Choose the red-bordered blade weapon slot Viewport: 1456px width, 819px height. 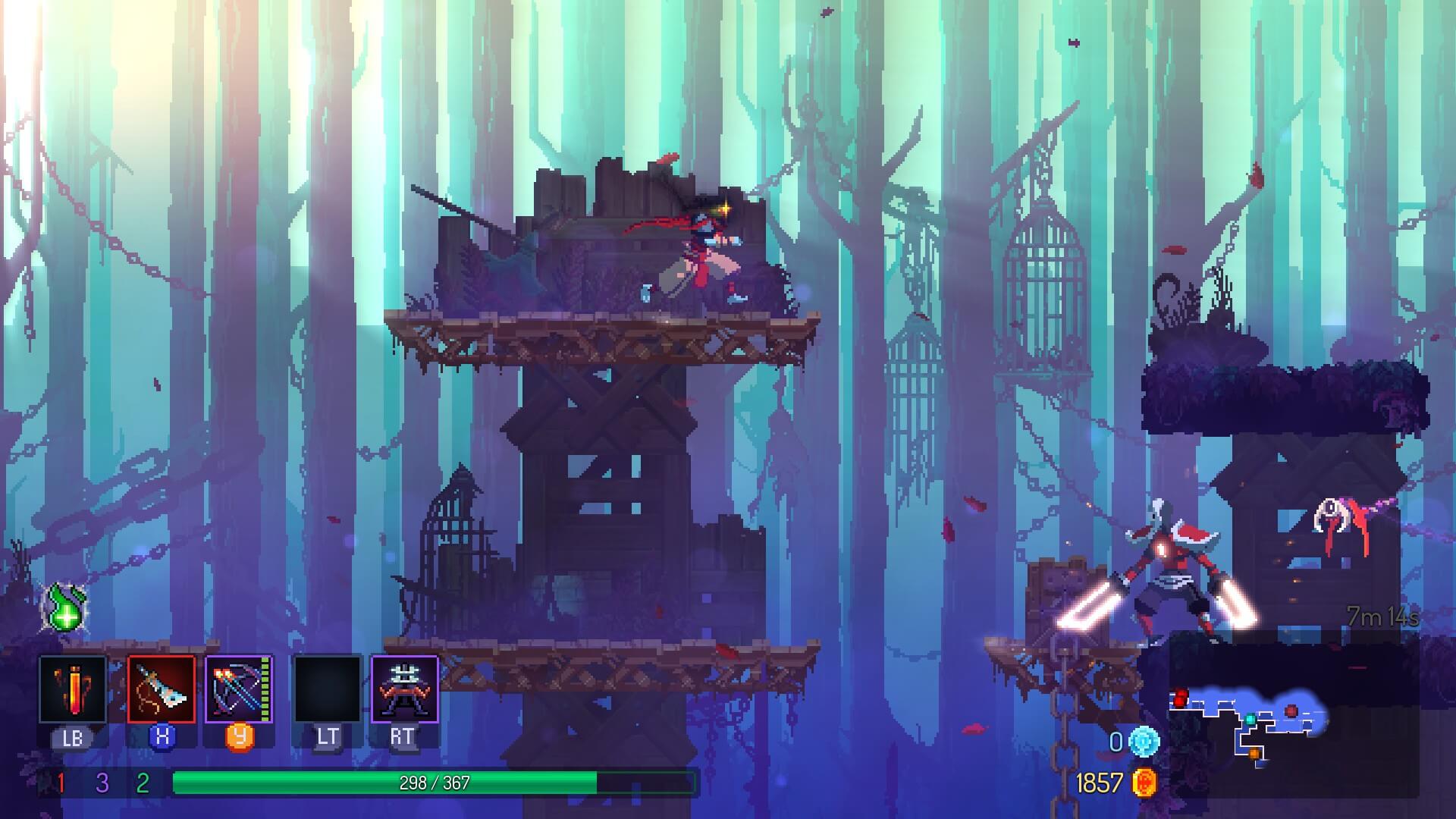pos(162,689)
